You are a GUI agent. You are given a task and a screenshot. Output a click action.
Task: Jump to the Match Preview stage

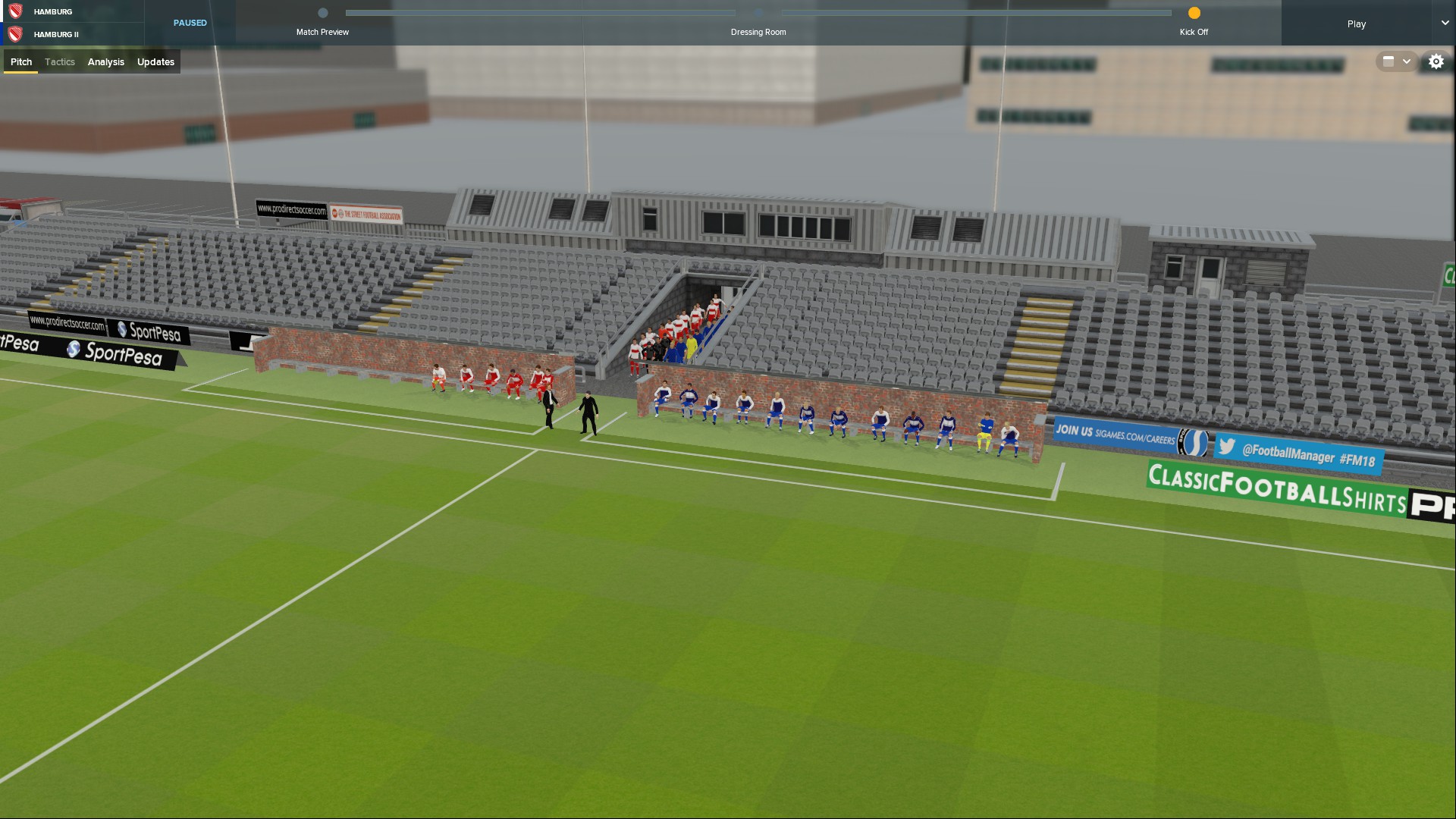pyautogui.click(x=323, y=13)
